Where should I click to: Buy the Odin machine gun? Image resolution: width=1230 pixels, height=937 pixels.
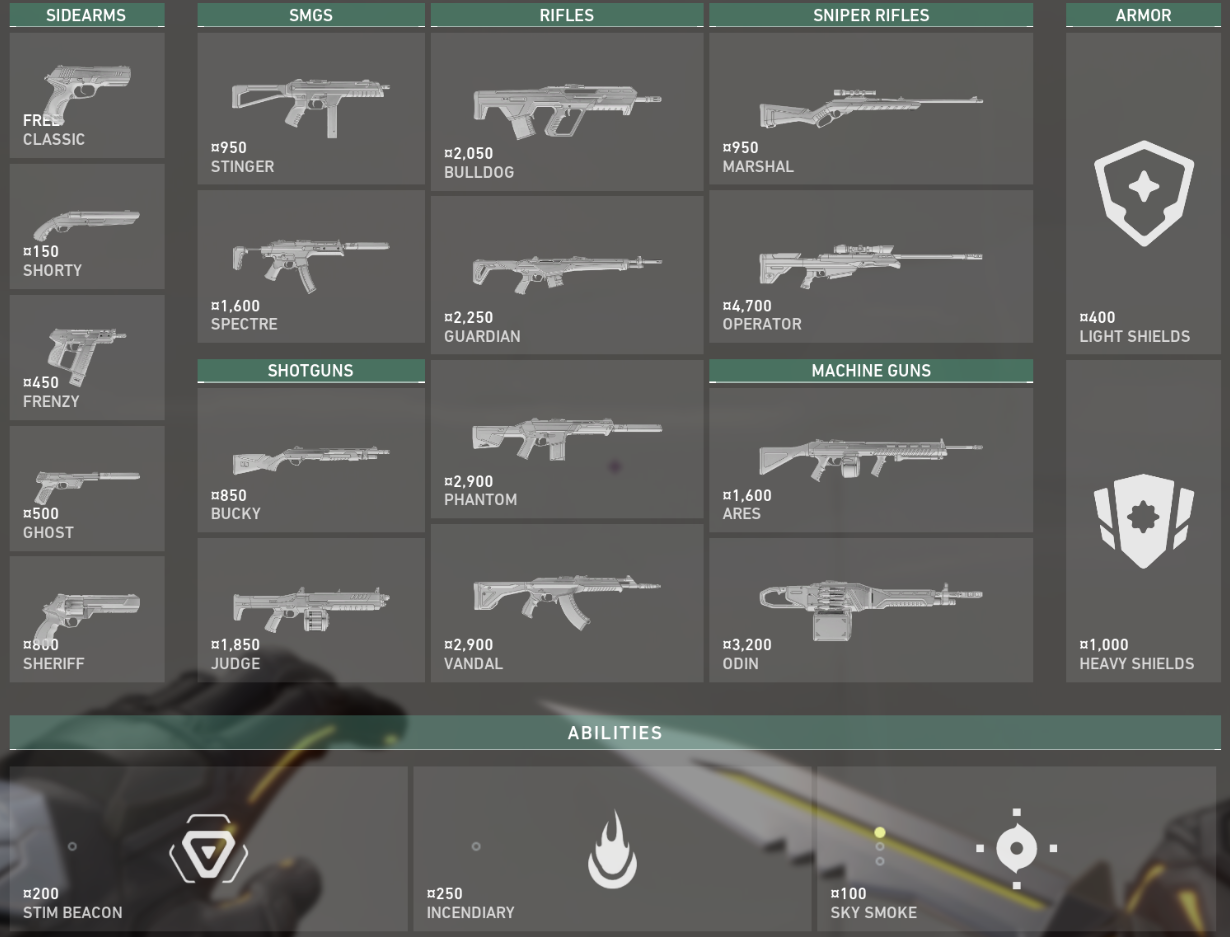[x=871, y=610]
